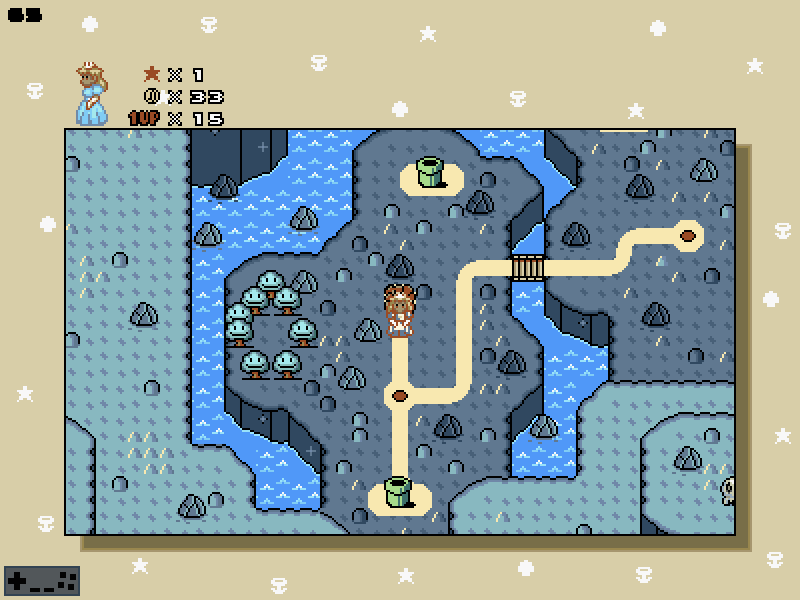Choose the level dot at the path junction
This screenshot has height=600, width=800.
[400, 395]
